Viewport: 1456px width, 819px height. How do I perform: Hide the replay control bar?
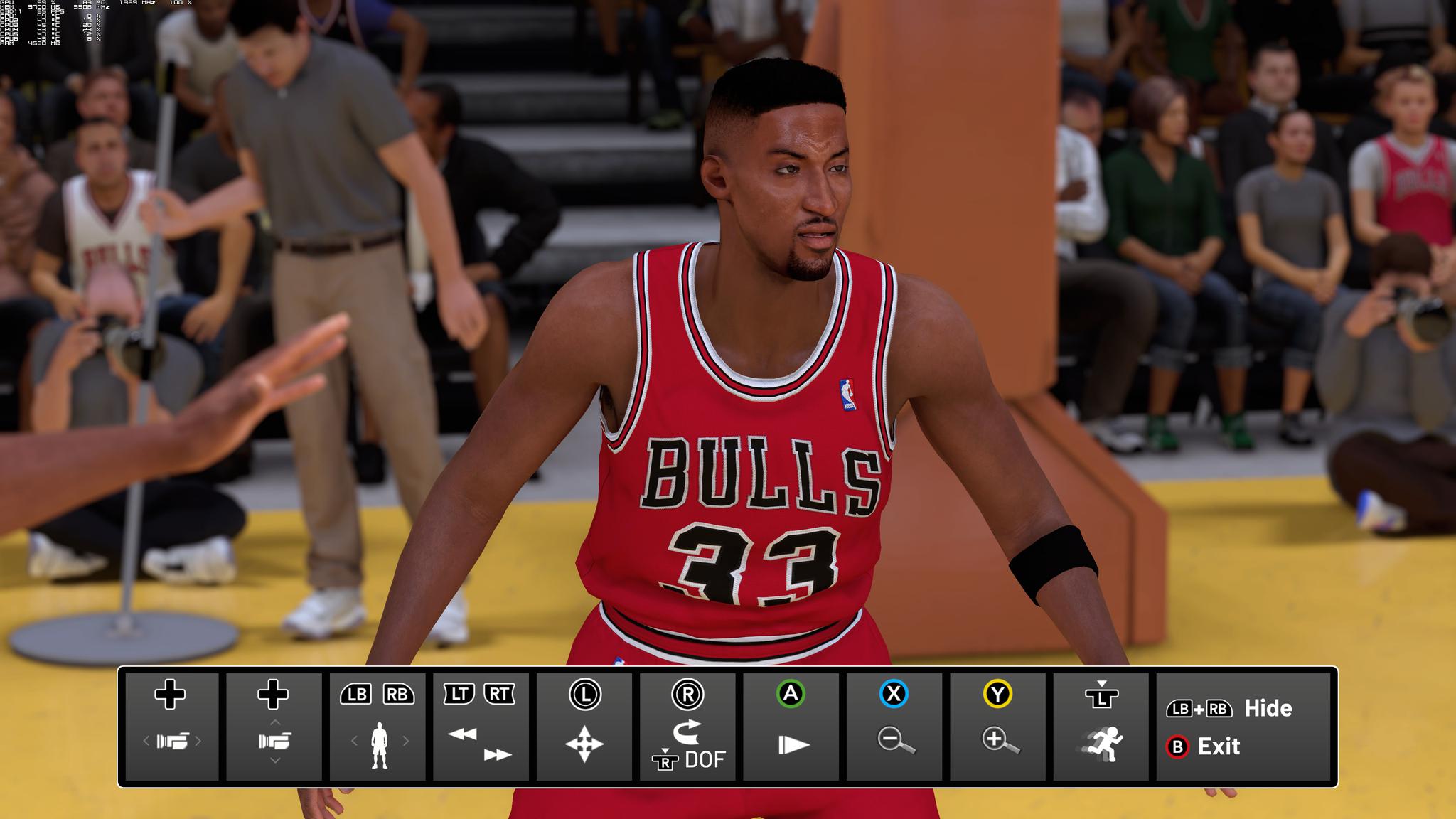point(1267,708)
